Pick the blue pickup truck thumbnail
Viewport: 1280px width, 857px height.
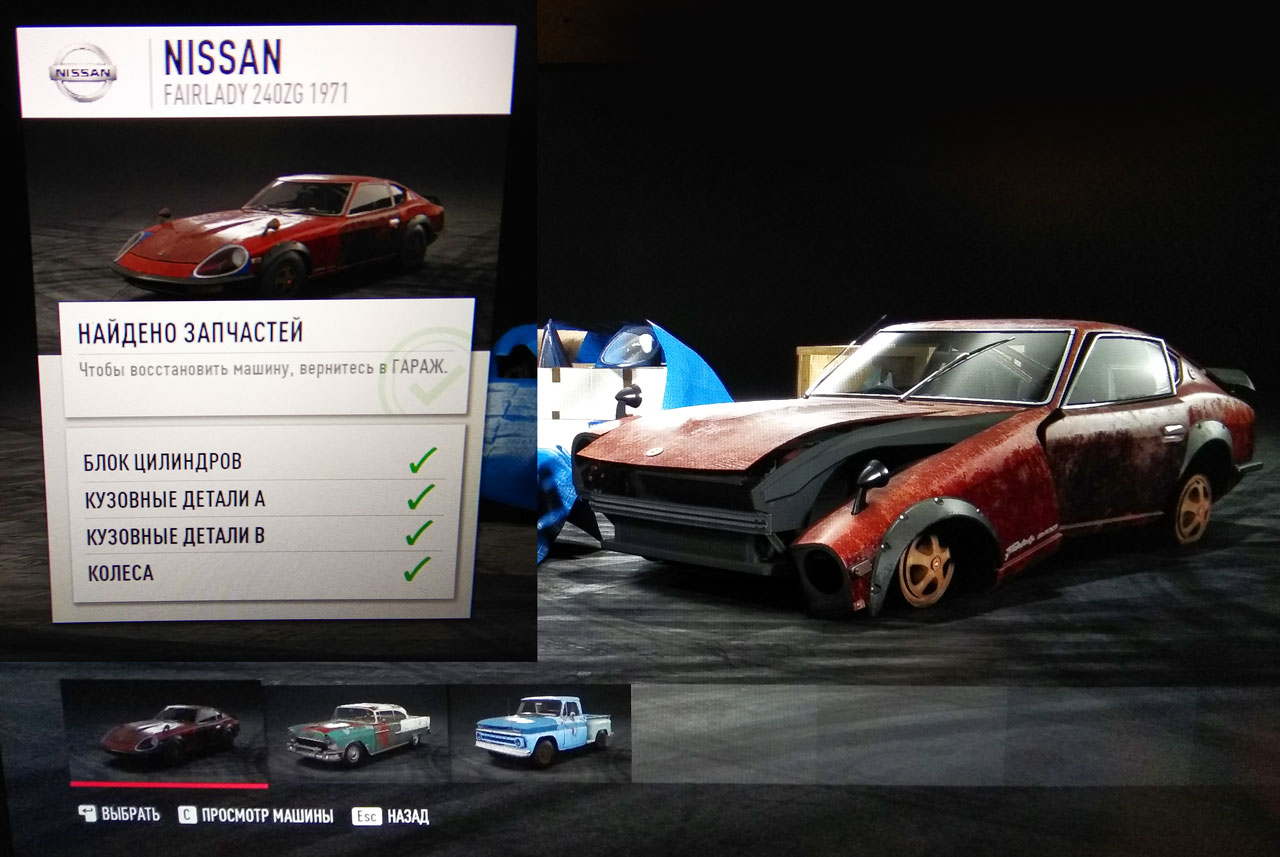(541, 732)
